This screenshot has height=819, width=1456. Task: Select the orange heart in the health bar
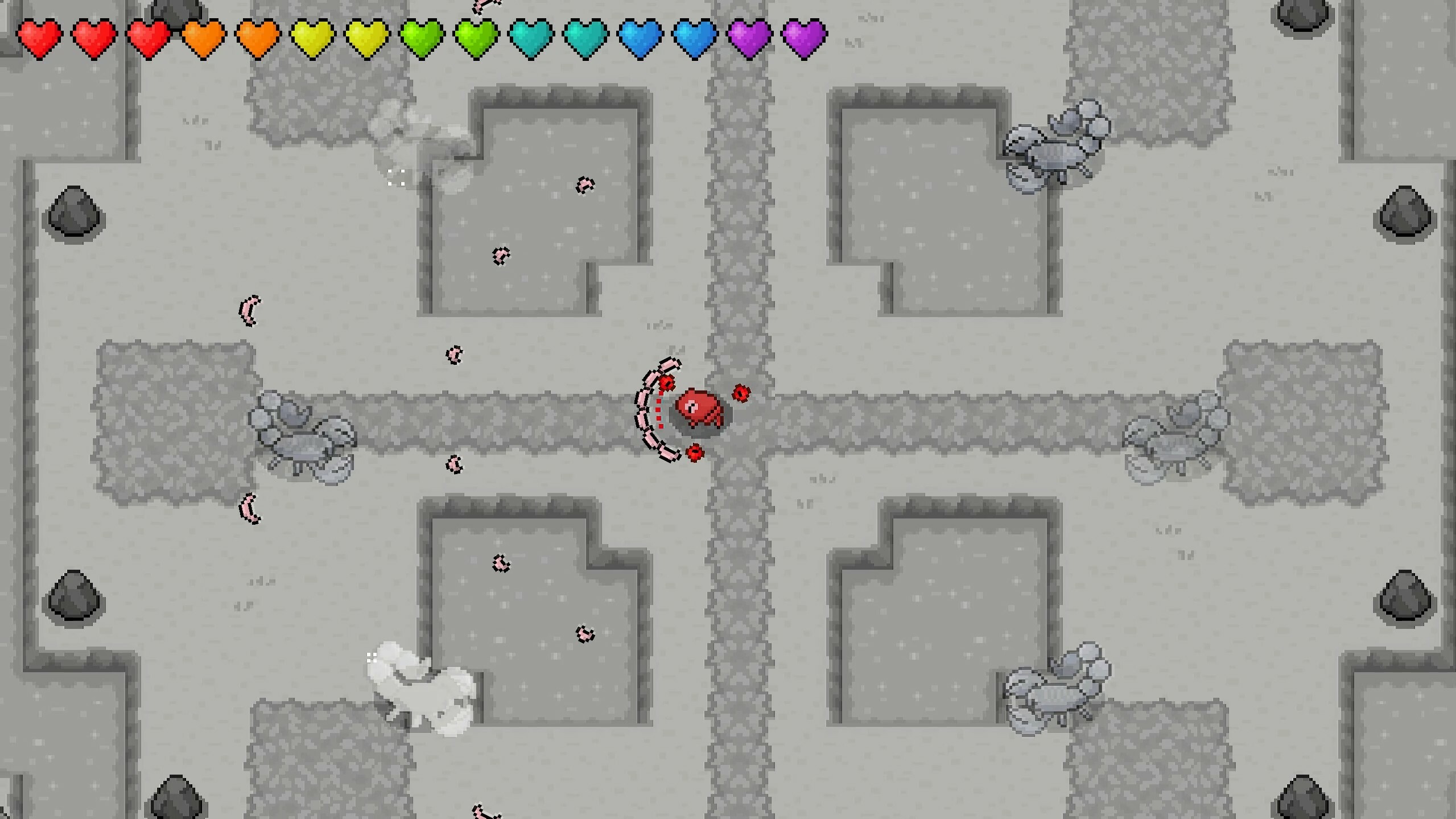[x=204, y=38]
